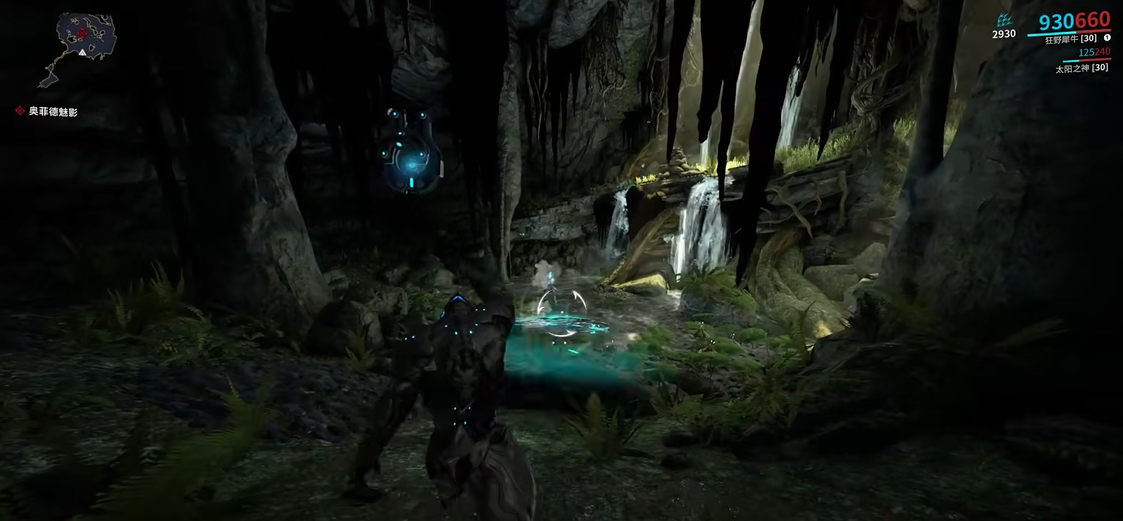Viewport: 1123px width, 521px height.
Task: Click the numbered circle badge beside 狂野犀牛
Action: pos(1107,37)
